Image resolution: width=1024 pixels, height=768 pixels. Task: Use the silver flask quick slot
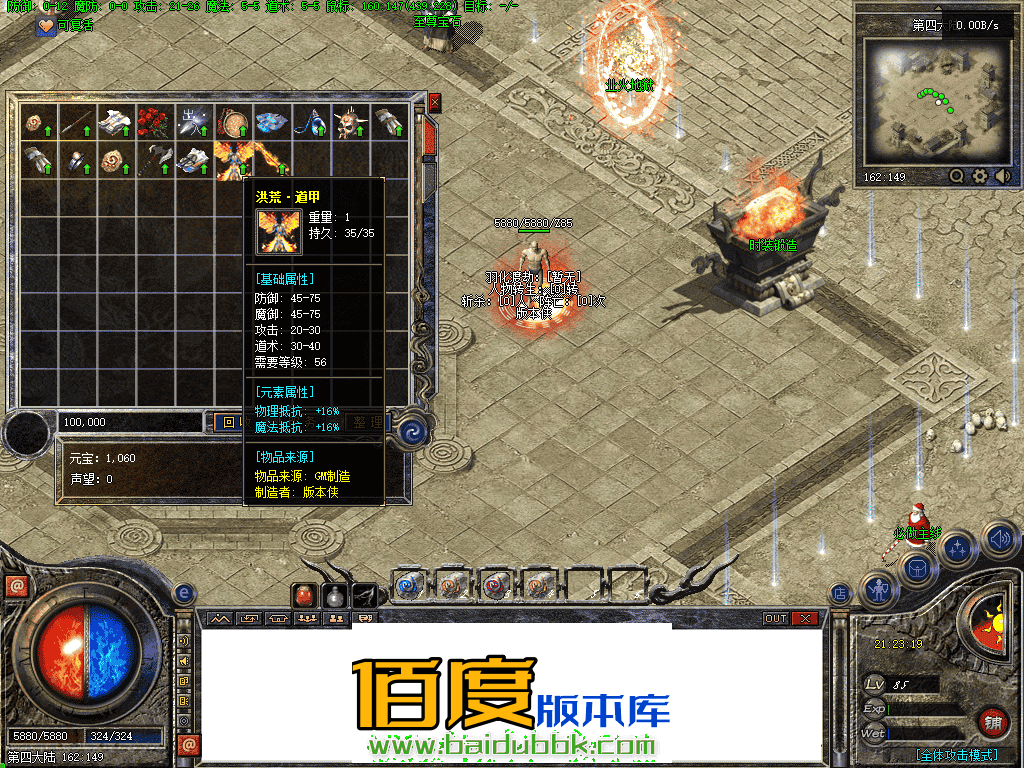pos(334,595)
